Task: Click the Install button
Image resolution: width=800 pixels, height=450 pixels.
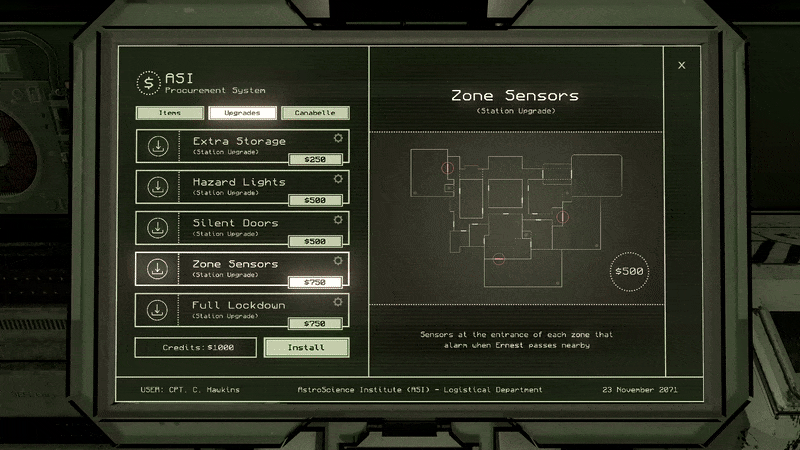Action: coord(307,347)
